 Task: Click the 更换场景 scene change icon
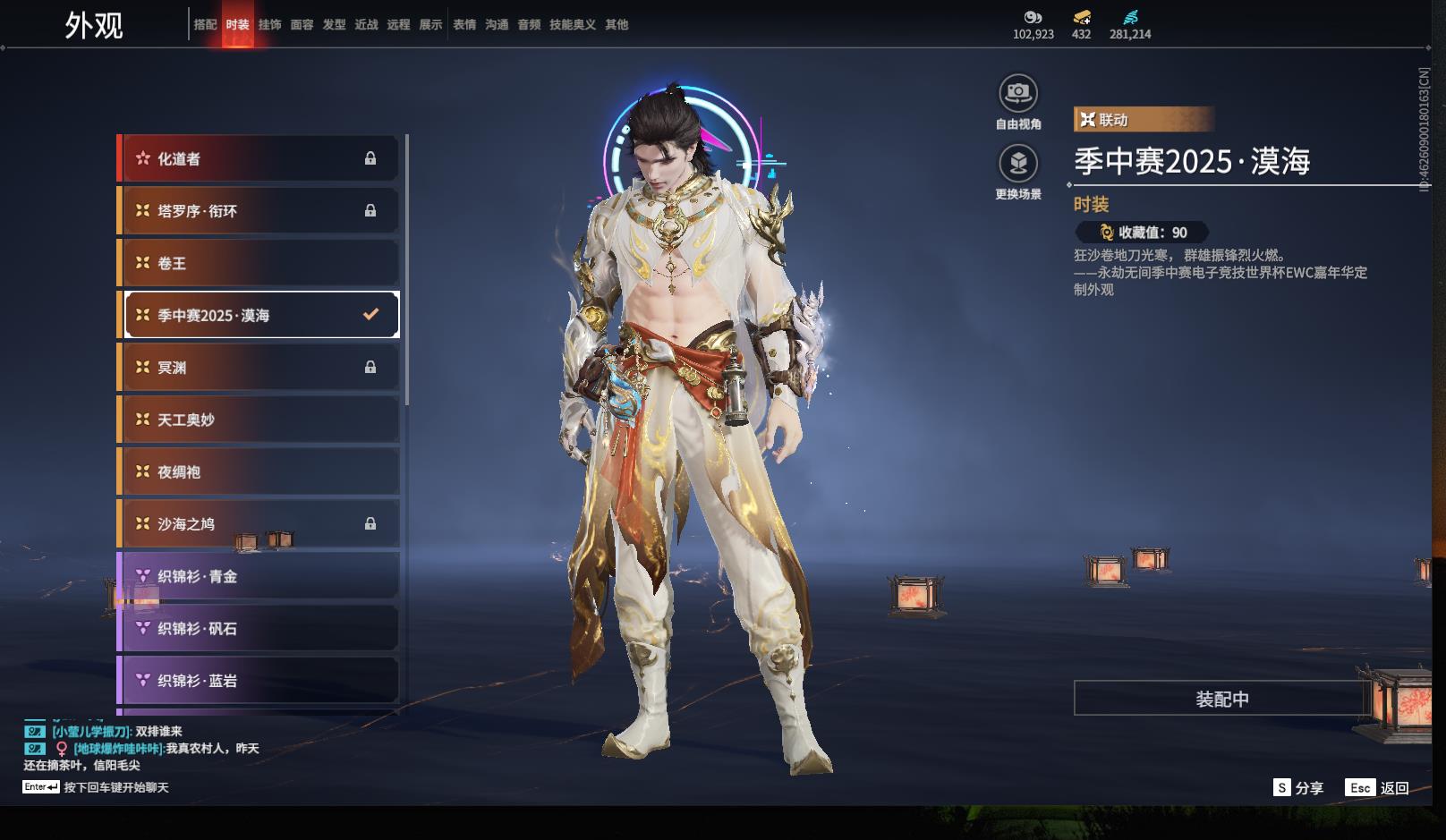(x=1018, y=164)
